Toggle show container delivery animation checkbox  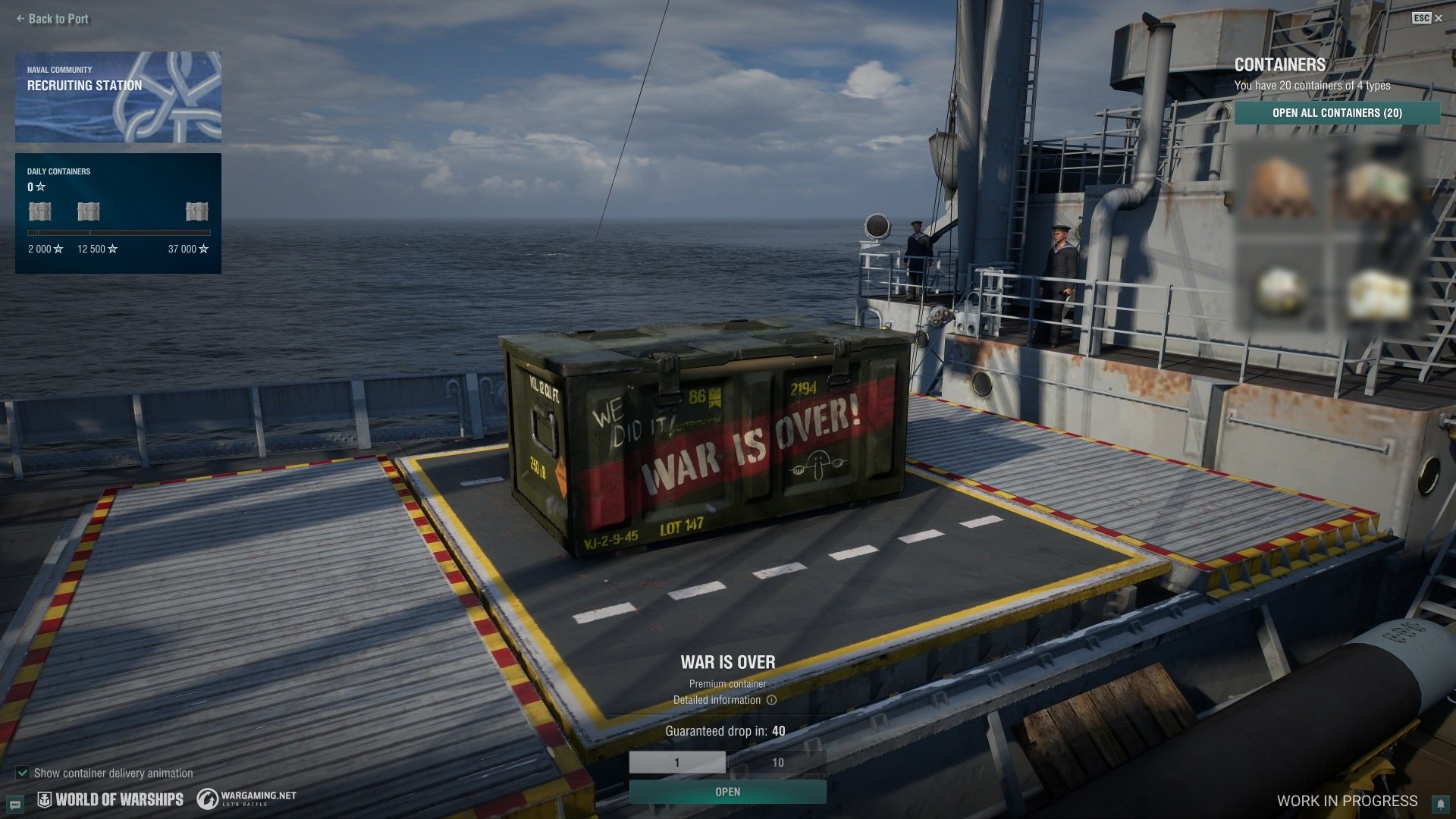[x=23, y=773]
